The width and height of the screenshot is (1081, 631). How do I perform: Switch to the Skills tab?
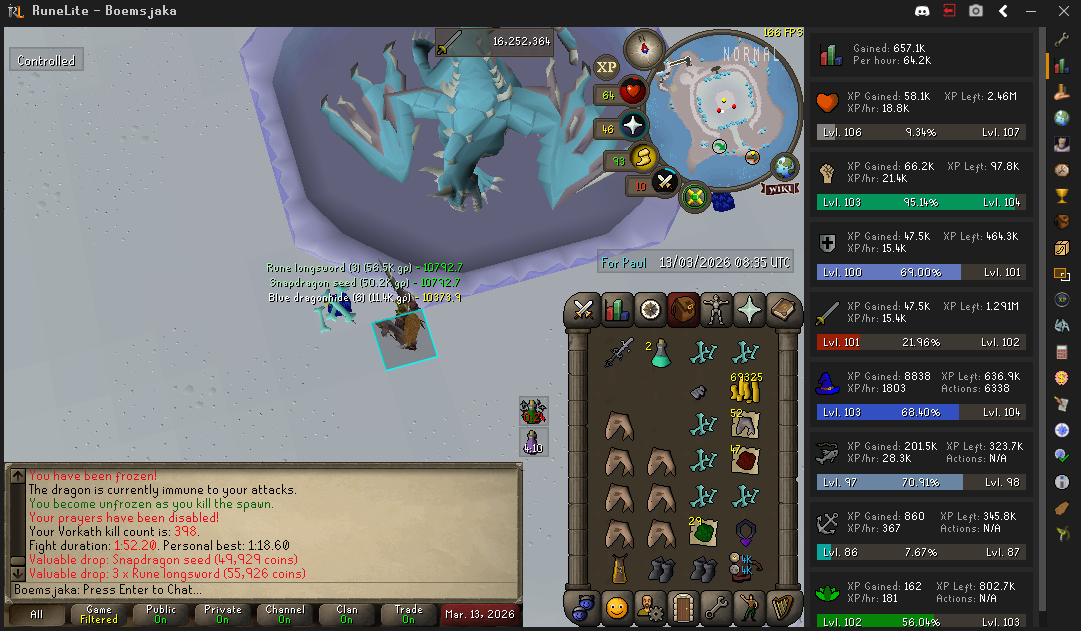(x=618, y=310)
